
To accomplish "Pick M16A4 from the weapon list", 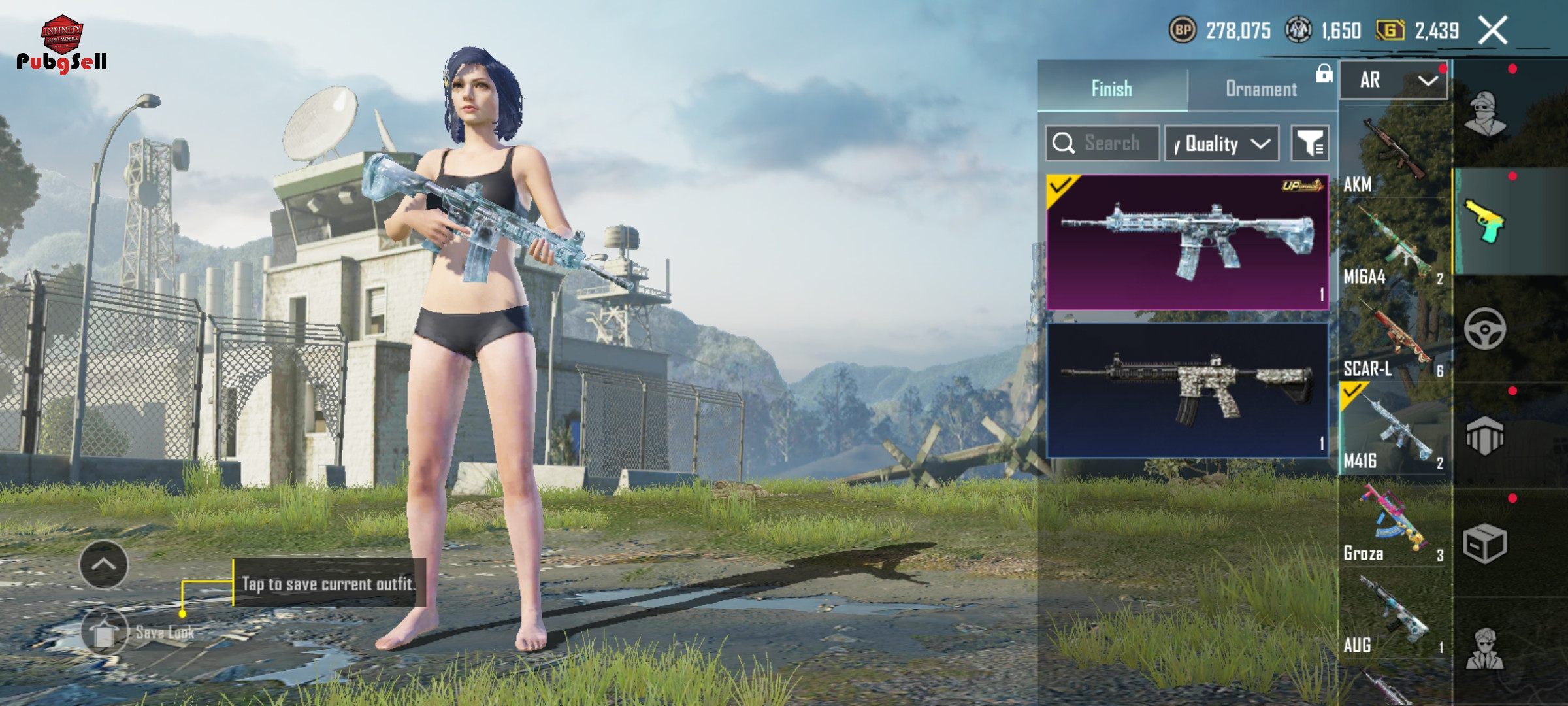I will tap(1393, 245).
